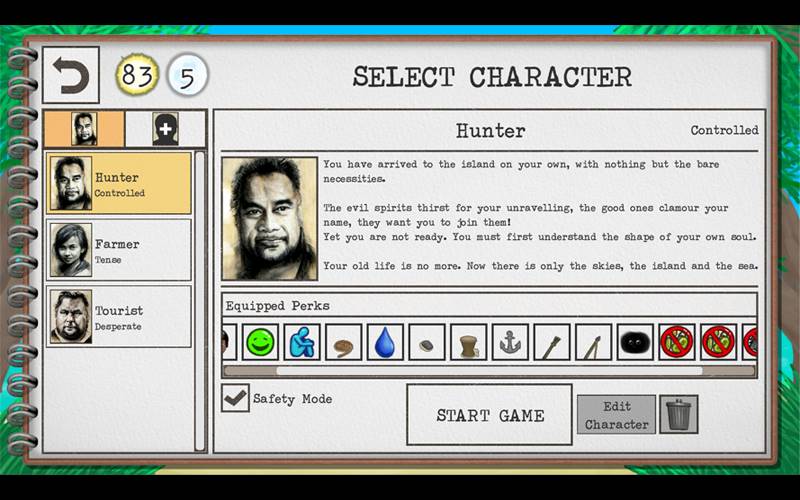Click the character list vertical scrollbar
Image resolution: width=800 pixels, height=500 pixels.
click(200, 300)
